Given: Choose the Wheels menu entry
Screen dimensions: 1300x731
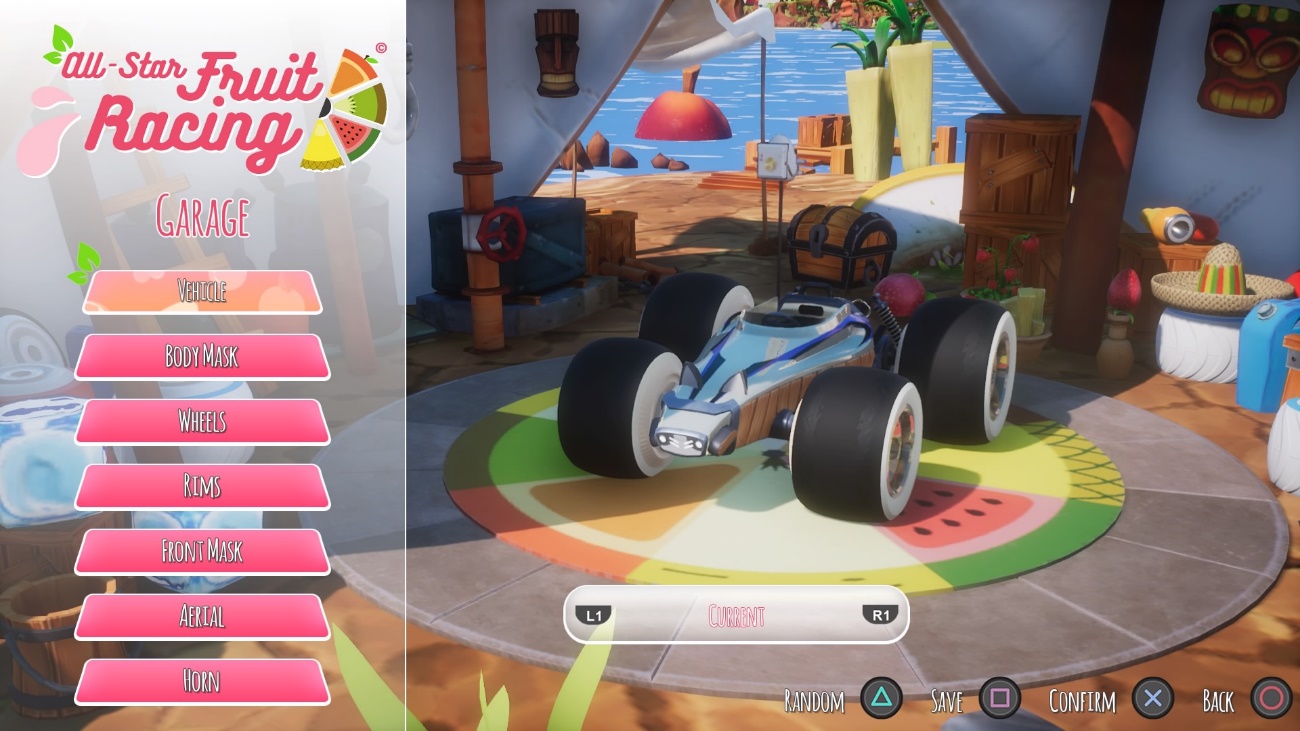Looking at the screenshot, I should coord(202,422).
